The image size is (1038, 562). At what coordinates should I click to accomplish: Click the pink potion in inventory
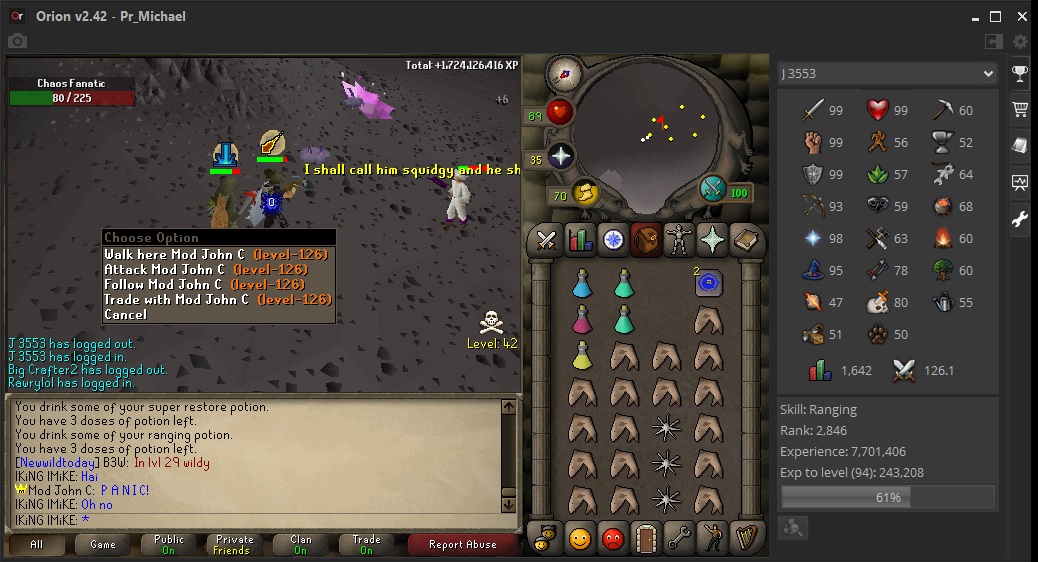click(x=582, y=320)
